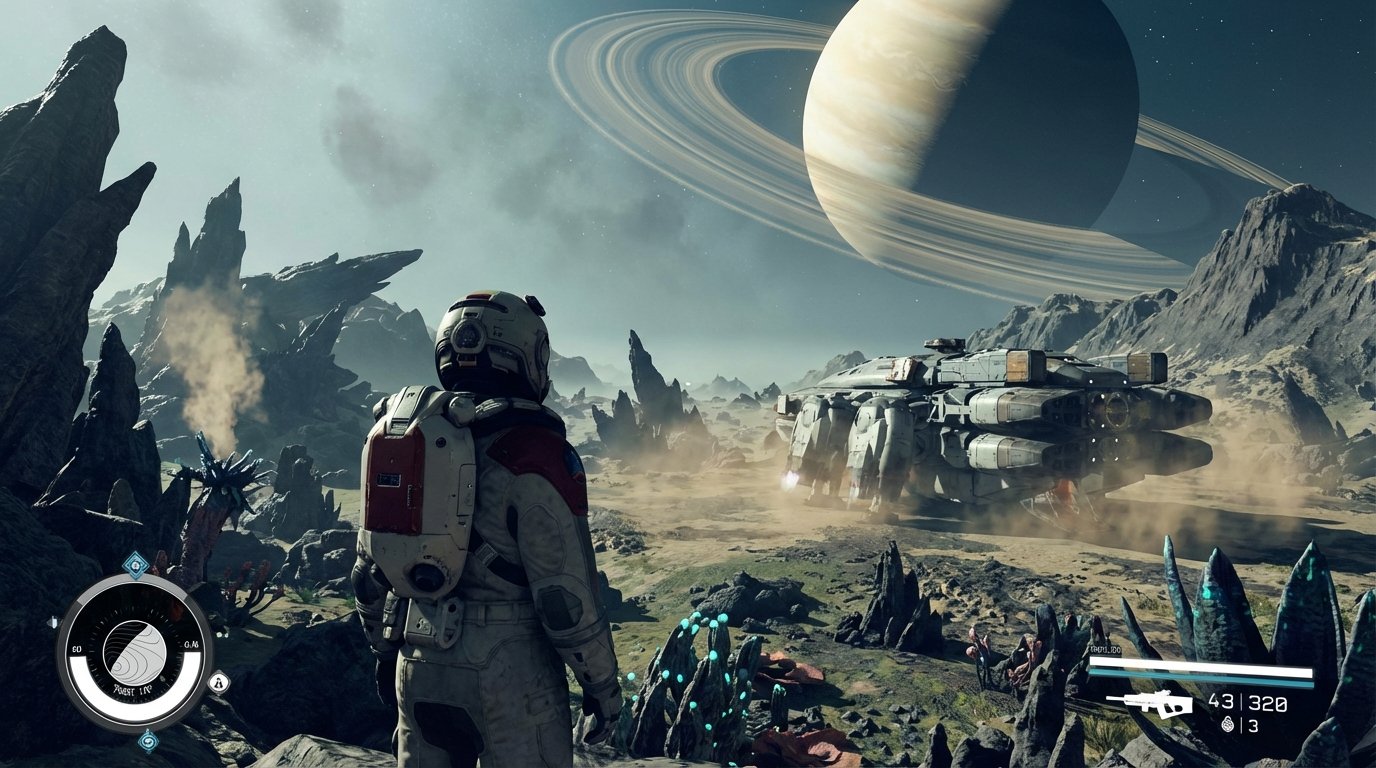Click the magazine count of 43
This screenshot has width=1376, height=768.
[x=1222, y=701]
